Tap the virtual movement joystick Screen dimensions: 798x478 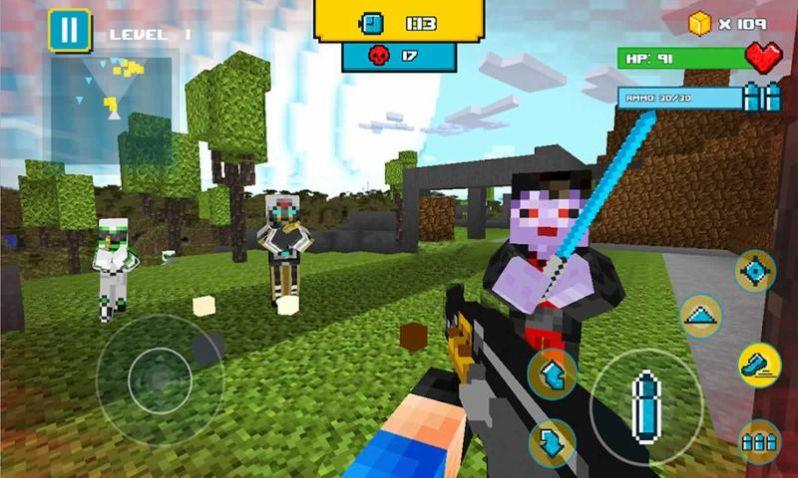click(159, 380)
